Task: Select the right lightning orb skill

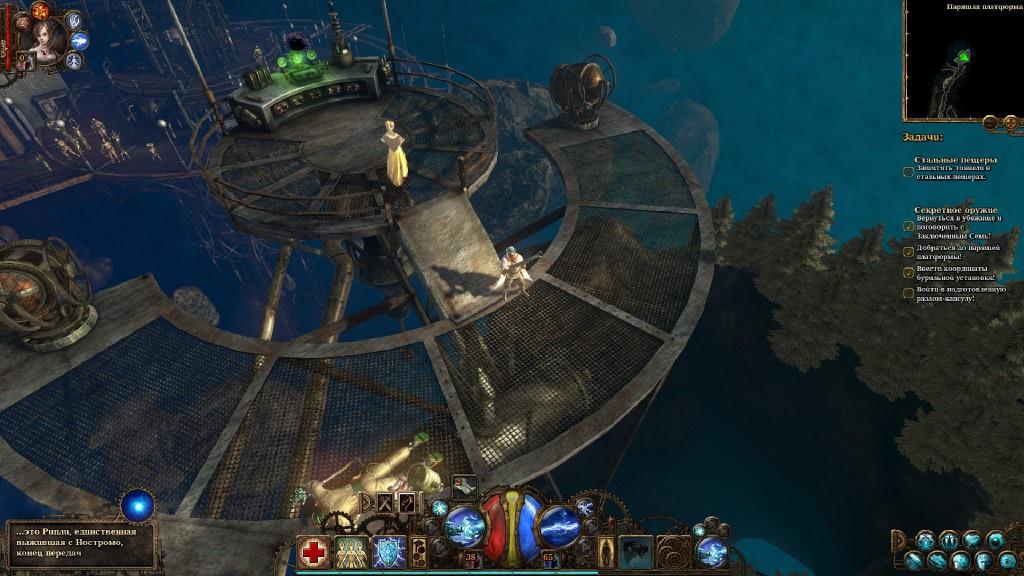Action: (560, 525)
